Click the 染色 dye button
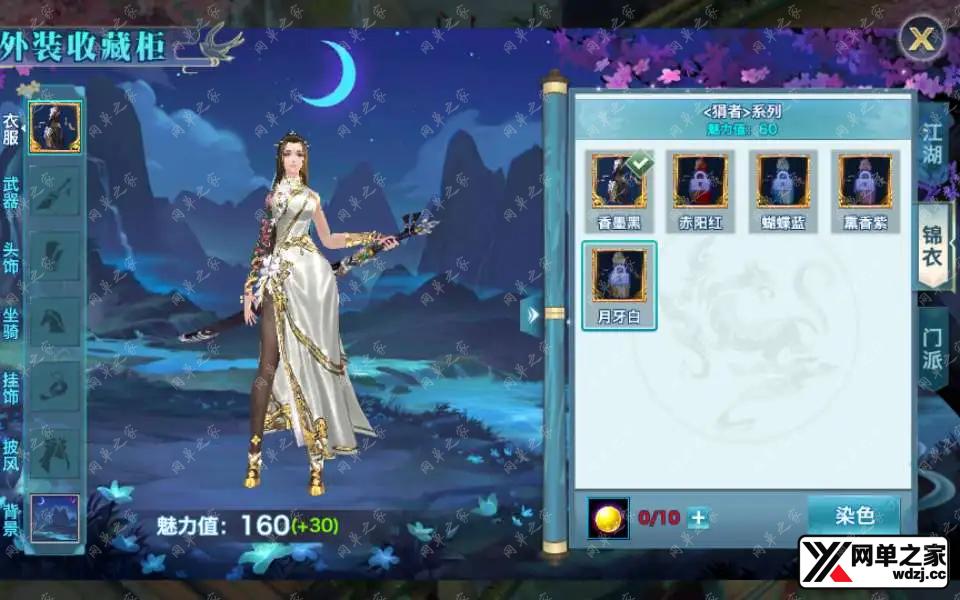Image resolution: width=960 pixels, height=600 pixels. tap(854, 516)
